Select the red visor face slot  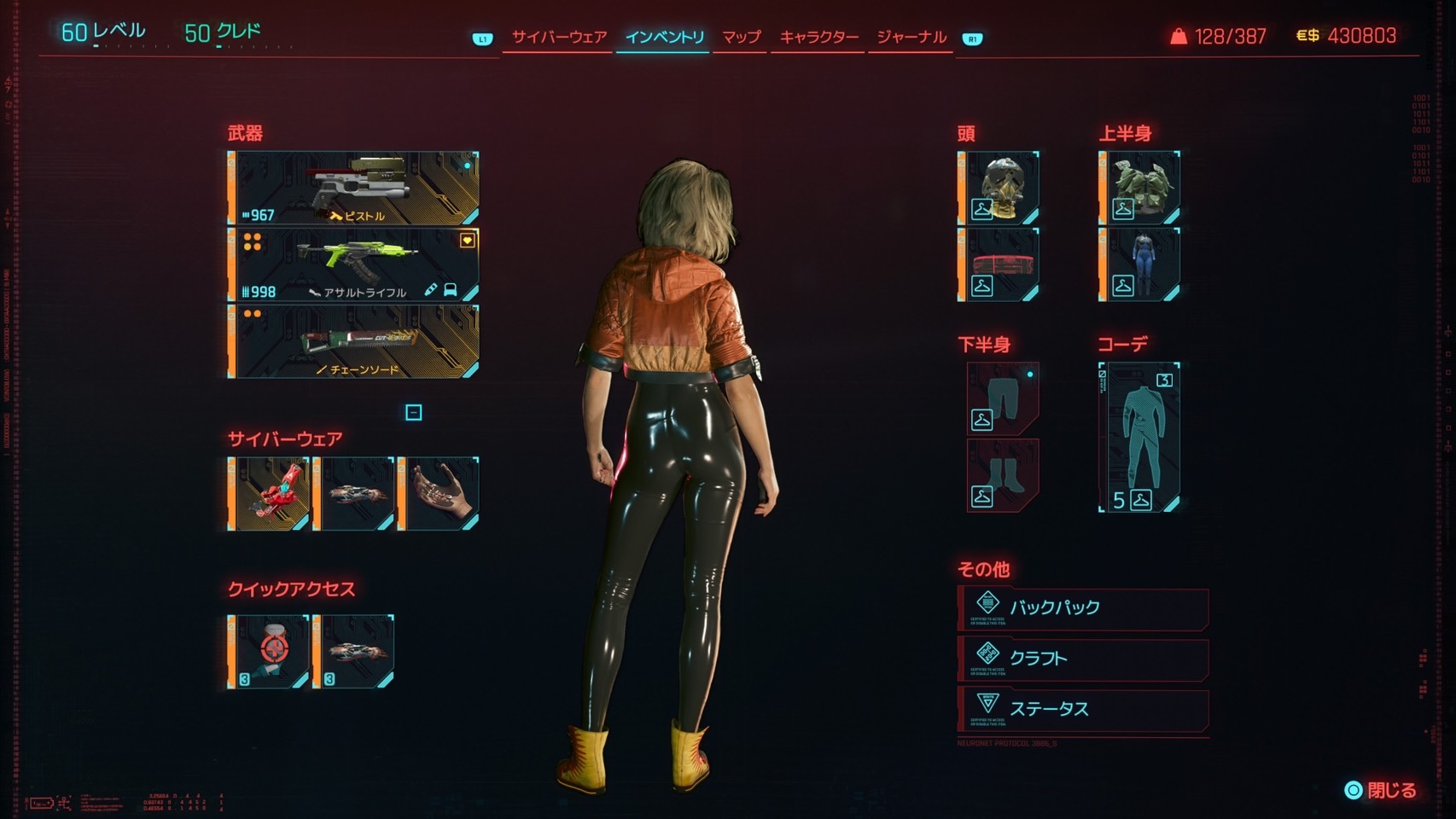[x=999, y=264]
